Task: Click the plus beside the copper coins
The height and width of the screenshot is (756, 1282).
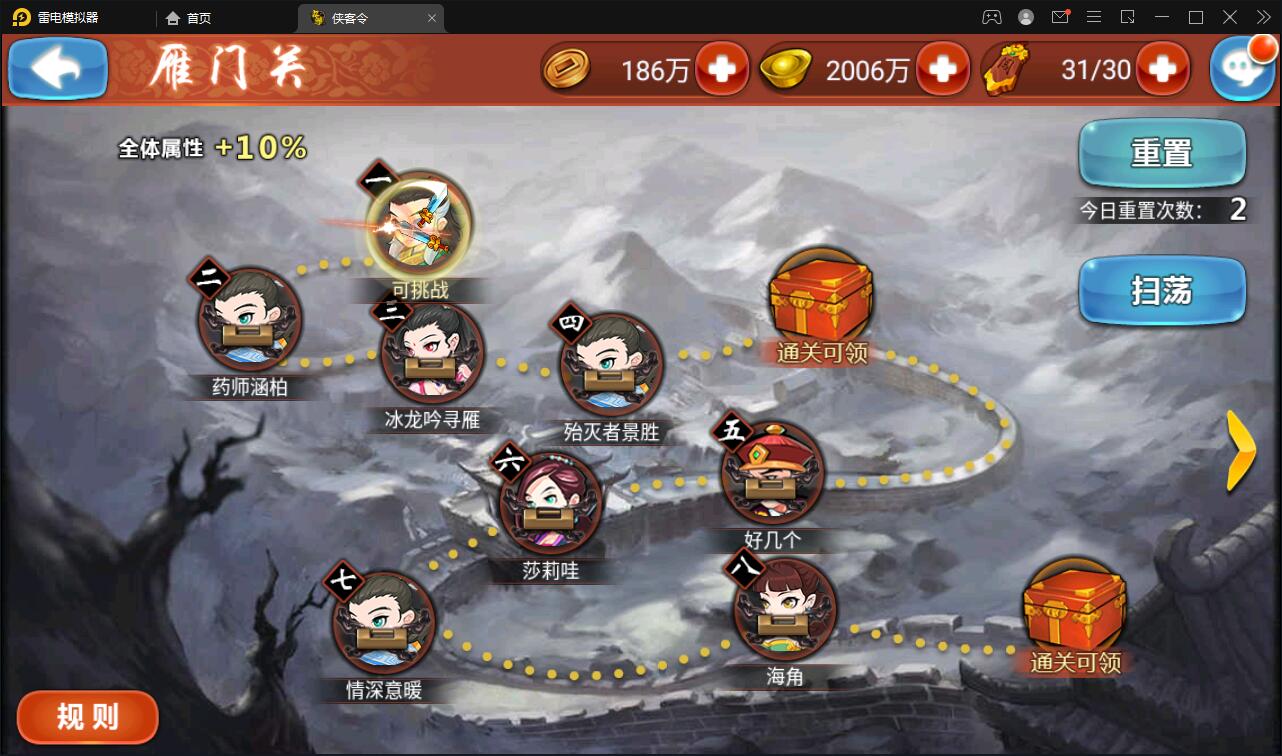Action: pos(722,69)
